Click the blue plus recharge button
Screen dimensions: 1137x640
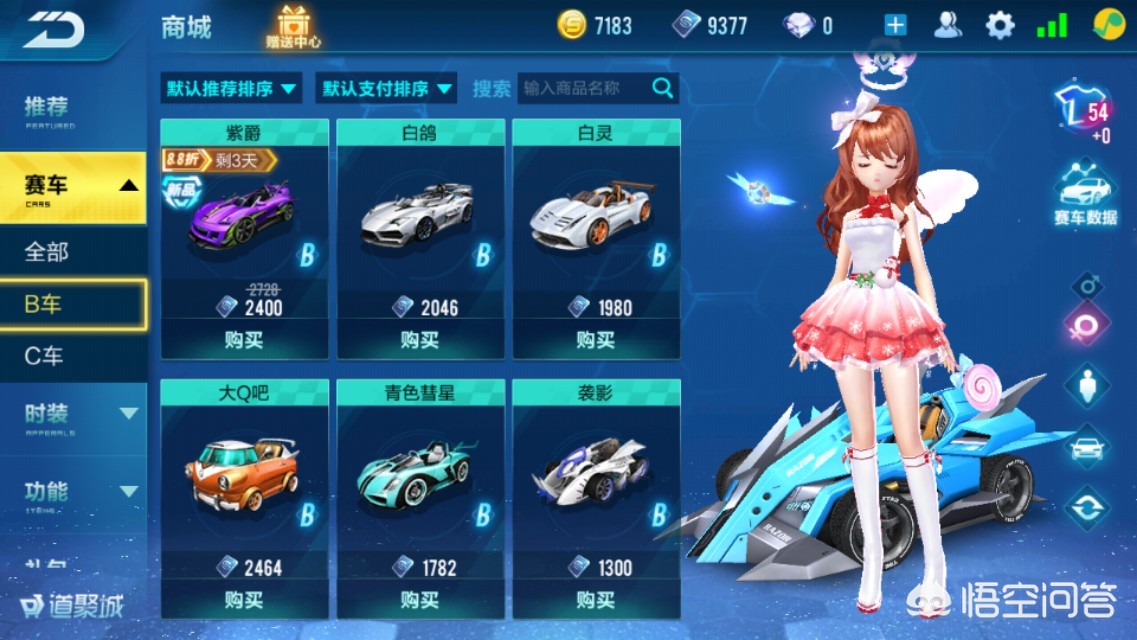[895, 26]
